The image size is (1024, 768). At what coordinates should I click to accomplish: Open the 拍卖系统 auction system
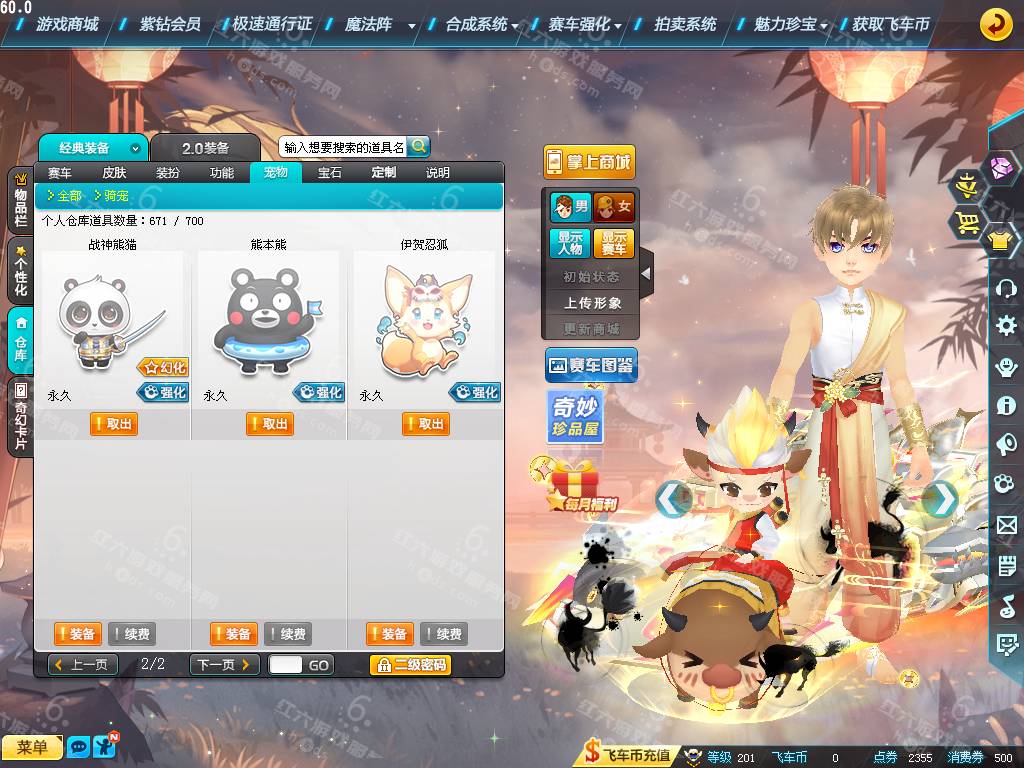coord(685,24)
